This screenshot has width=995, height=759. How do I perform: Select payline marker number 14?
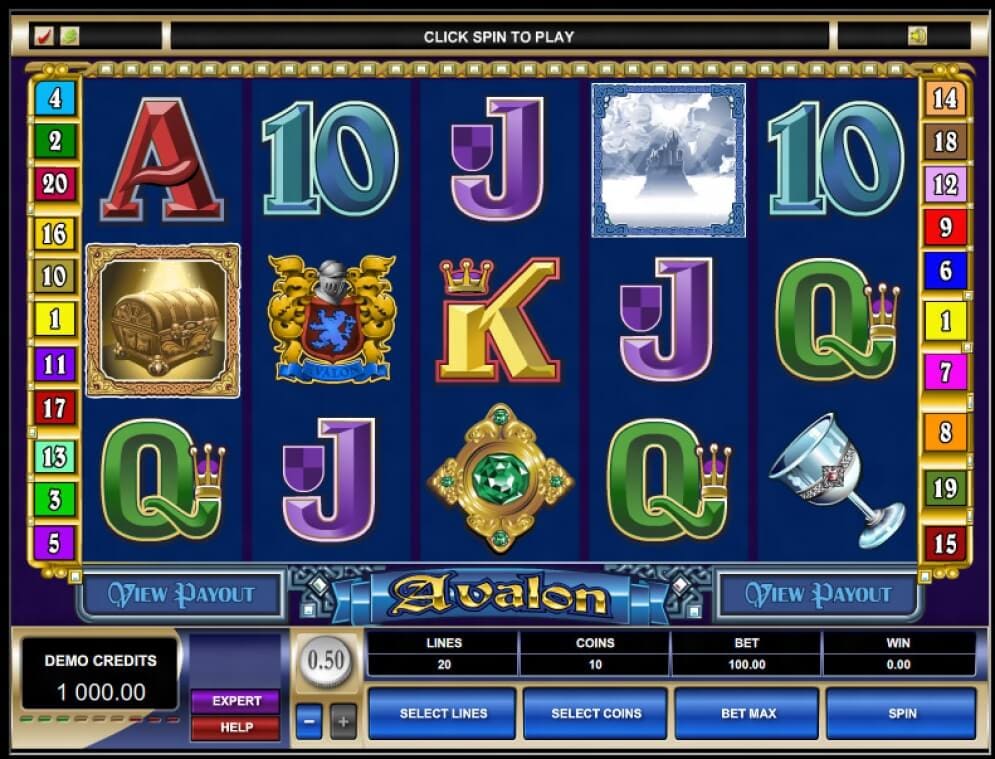point(945,98)
